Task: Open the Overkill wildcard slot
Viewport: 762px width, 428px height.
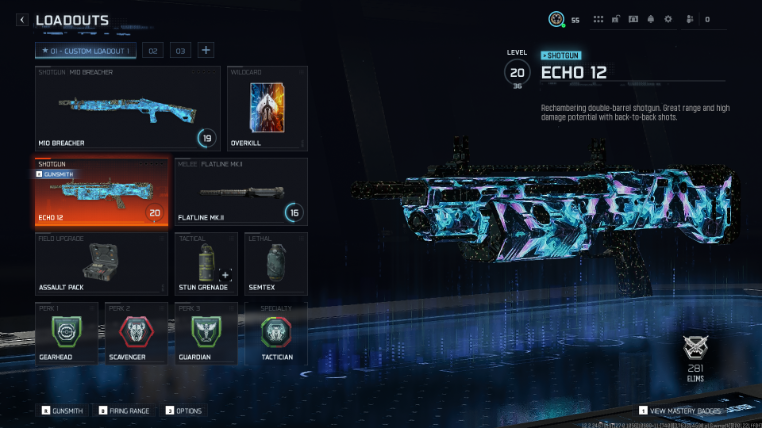Action: [x=266, y=108]
